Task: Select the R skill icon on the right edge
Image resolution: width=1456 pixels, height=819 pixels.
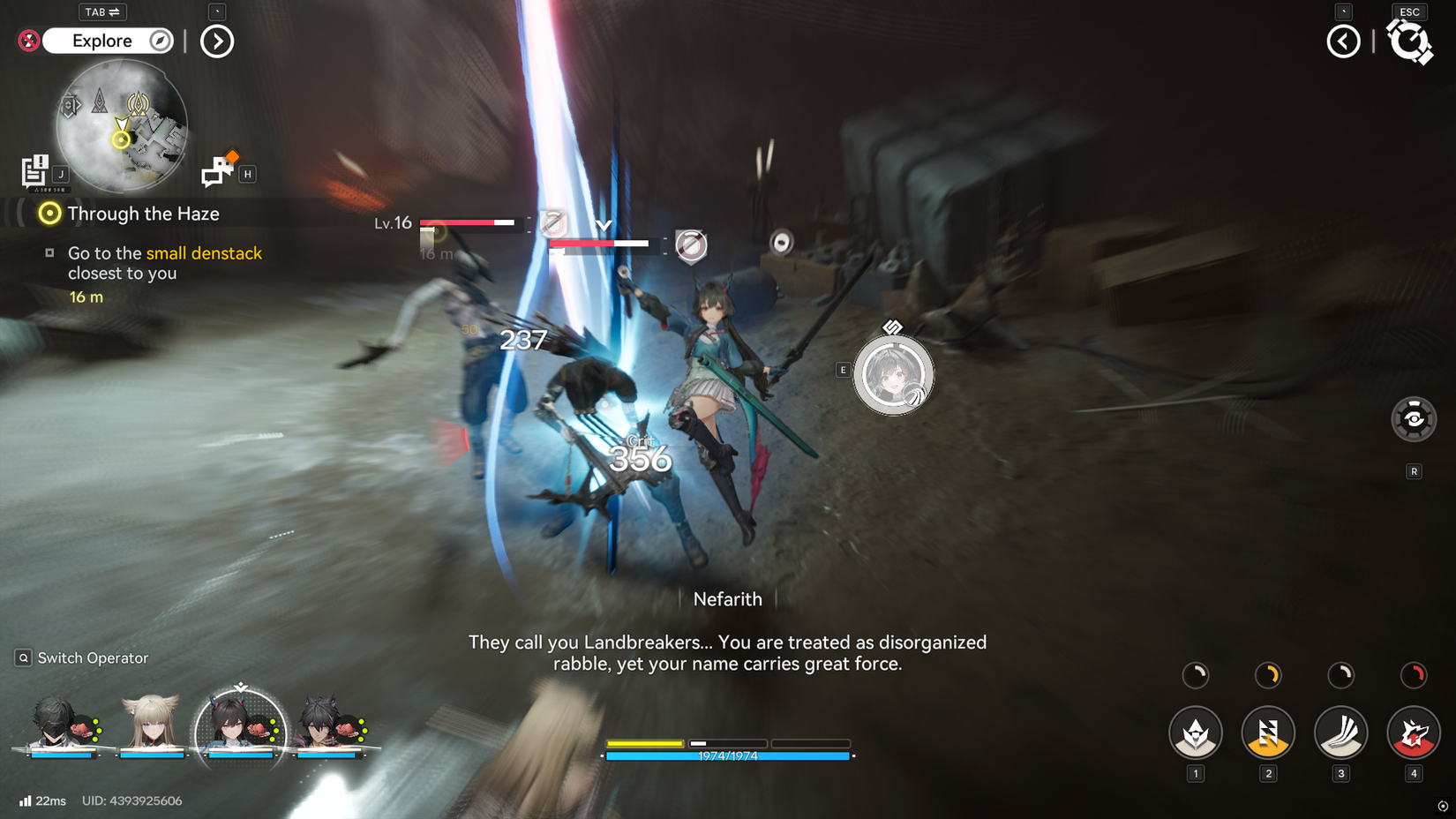Action: tap(1415, 472)
